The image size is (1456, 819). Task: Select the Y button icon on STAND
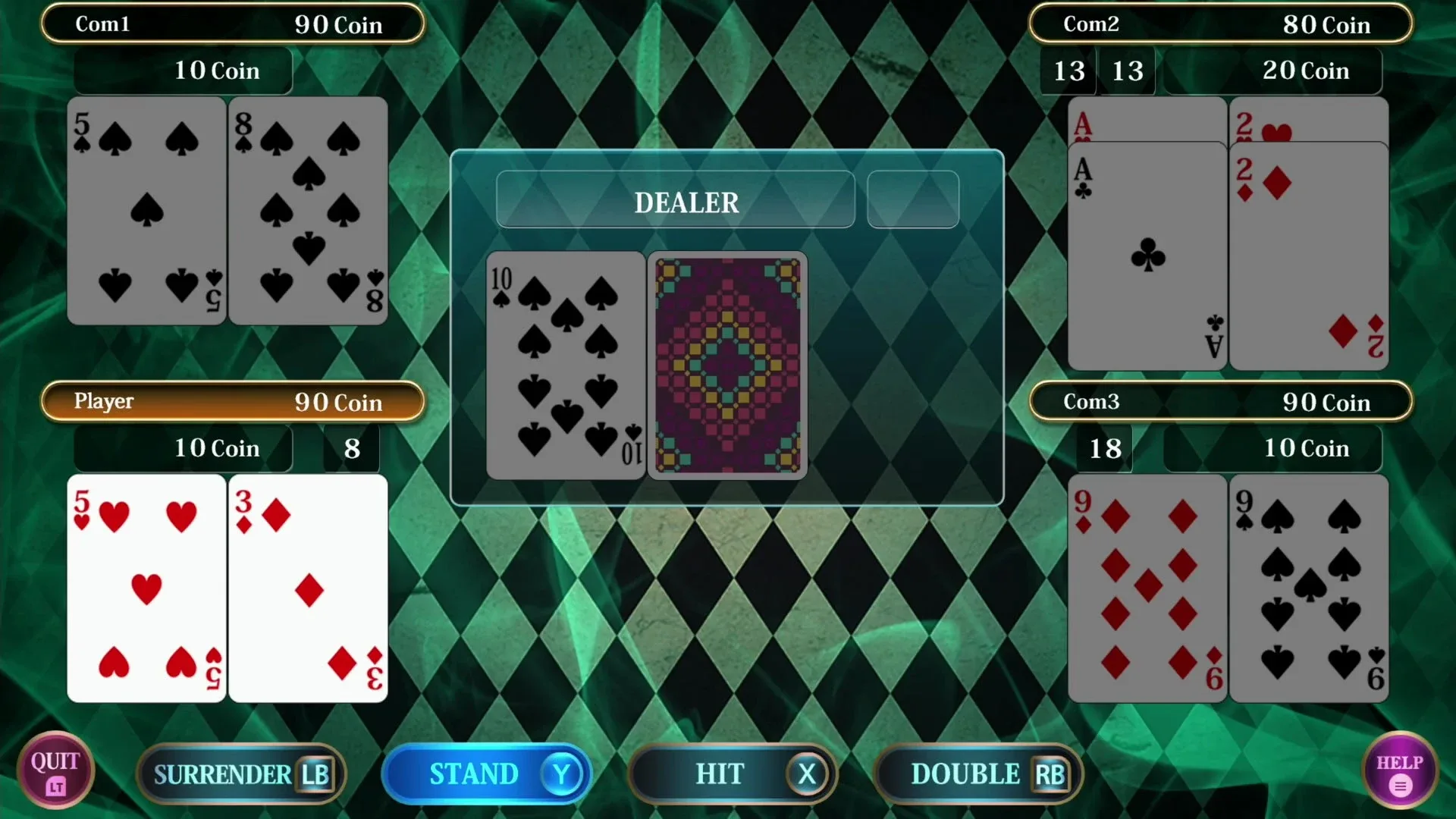[x=560, y=774]
